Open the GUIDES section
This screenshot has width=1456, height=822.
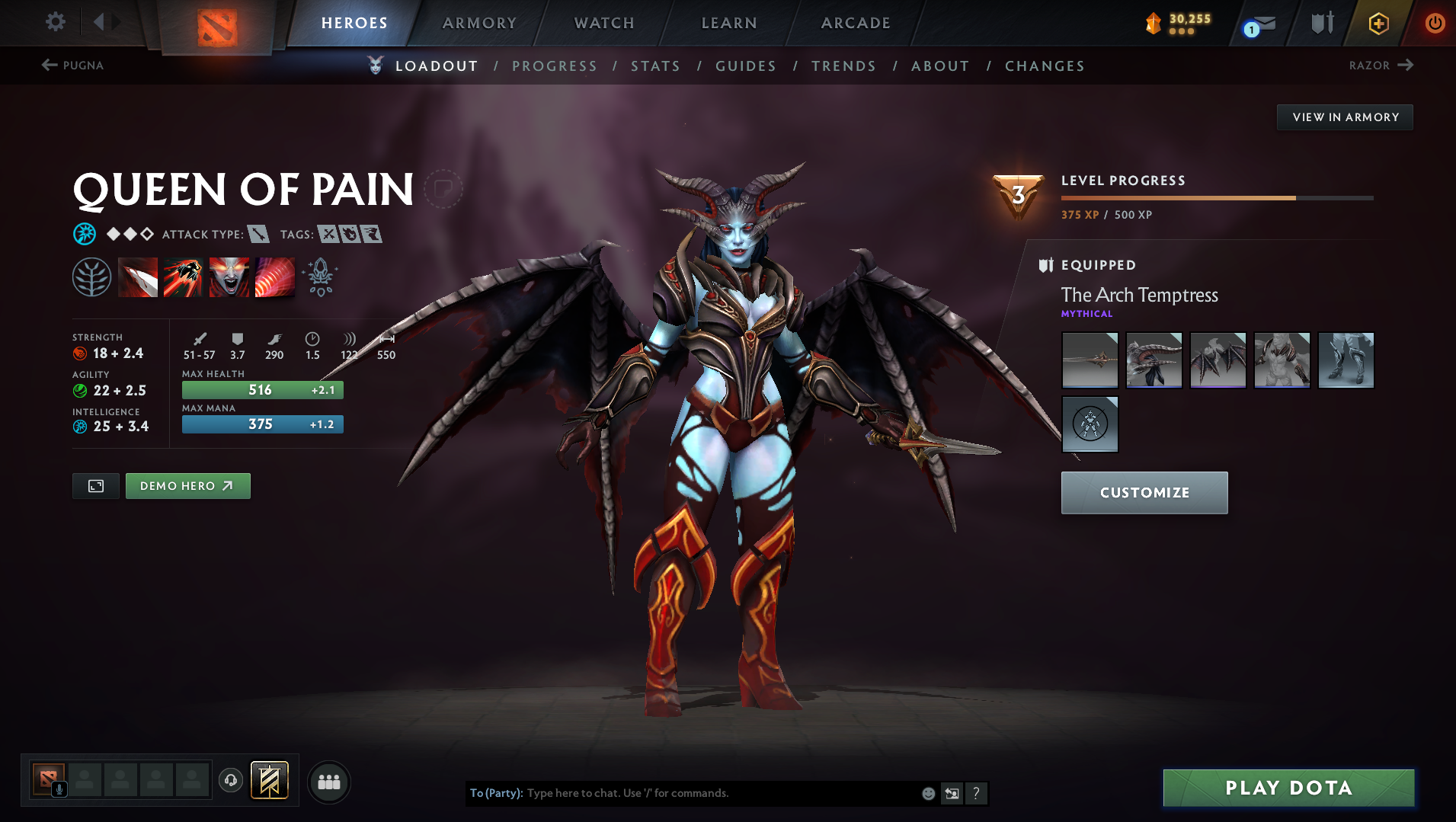pos(745,66)
